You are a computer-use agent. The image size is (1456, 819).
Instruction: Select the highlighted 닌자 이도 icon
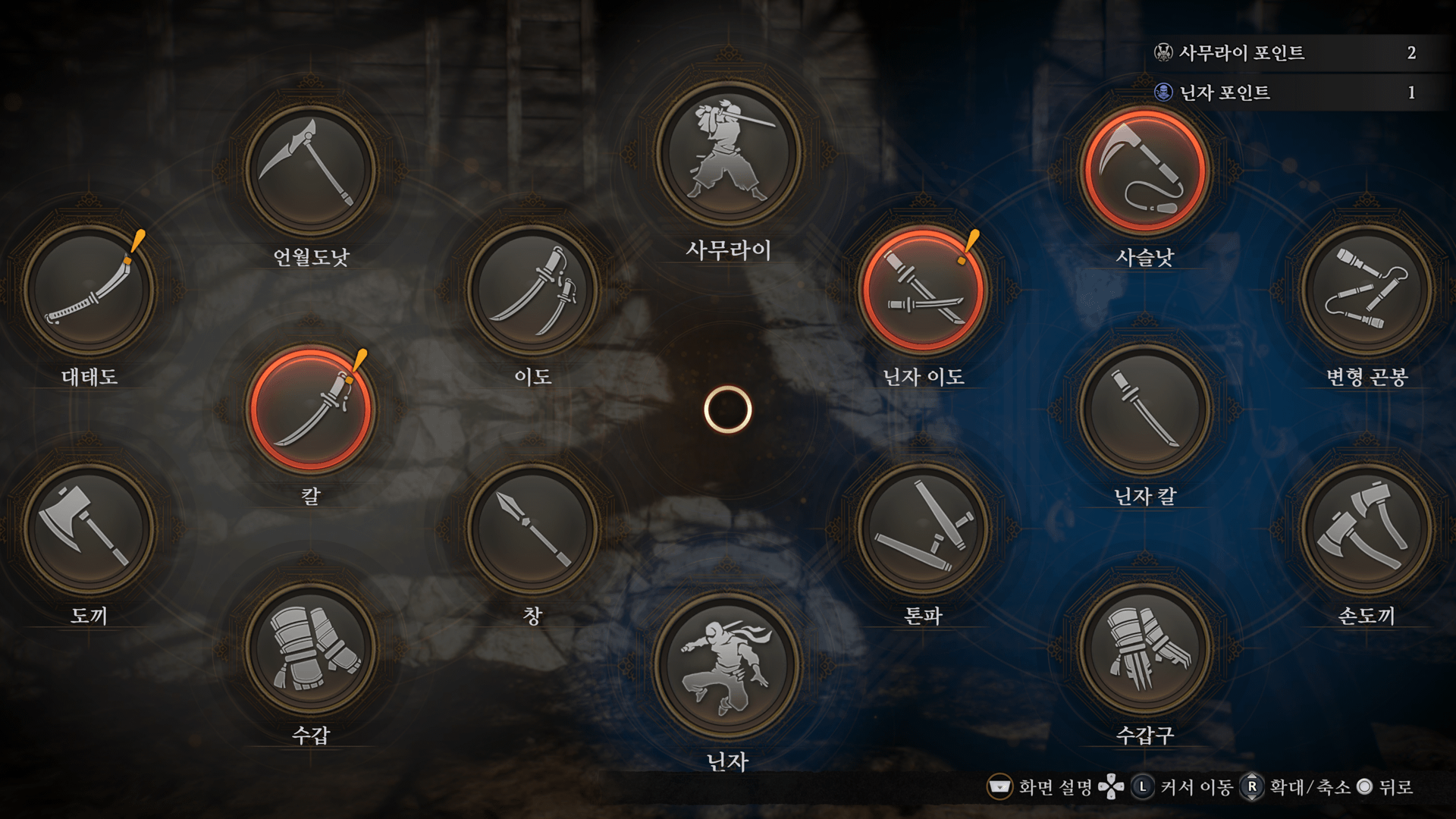pyautogui.click(x=924, y=290)
